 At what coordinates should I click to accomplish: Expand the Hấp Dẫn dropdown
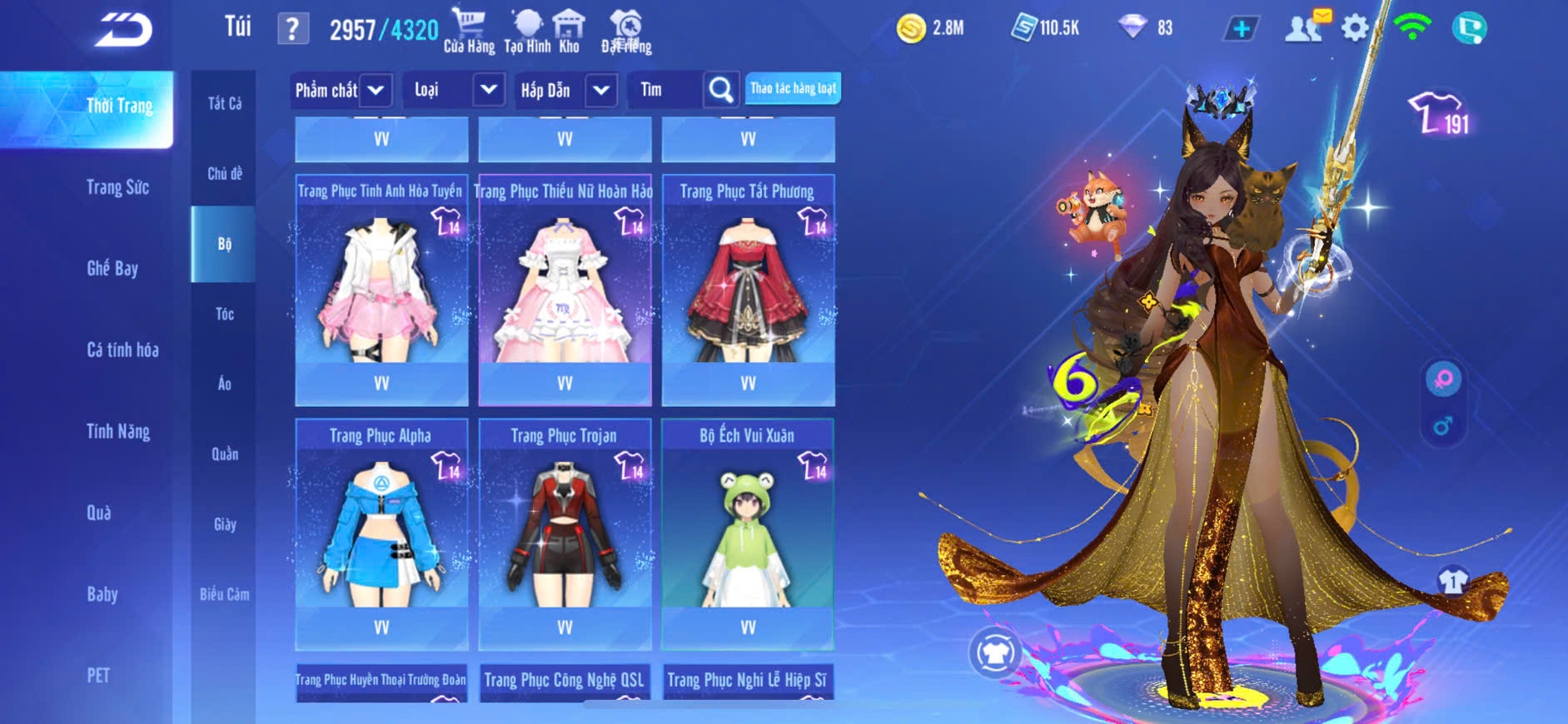(601, 90)
